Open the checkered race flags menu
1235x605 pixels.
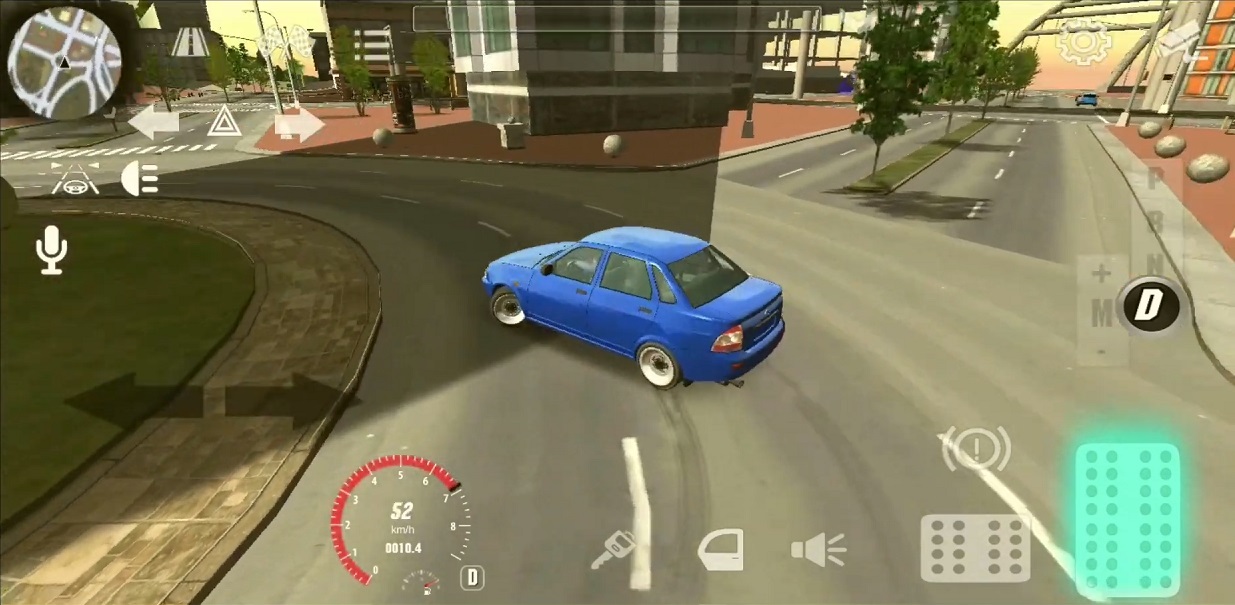(x=278, y=42)
